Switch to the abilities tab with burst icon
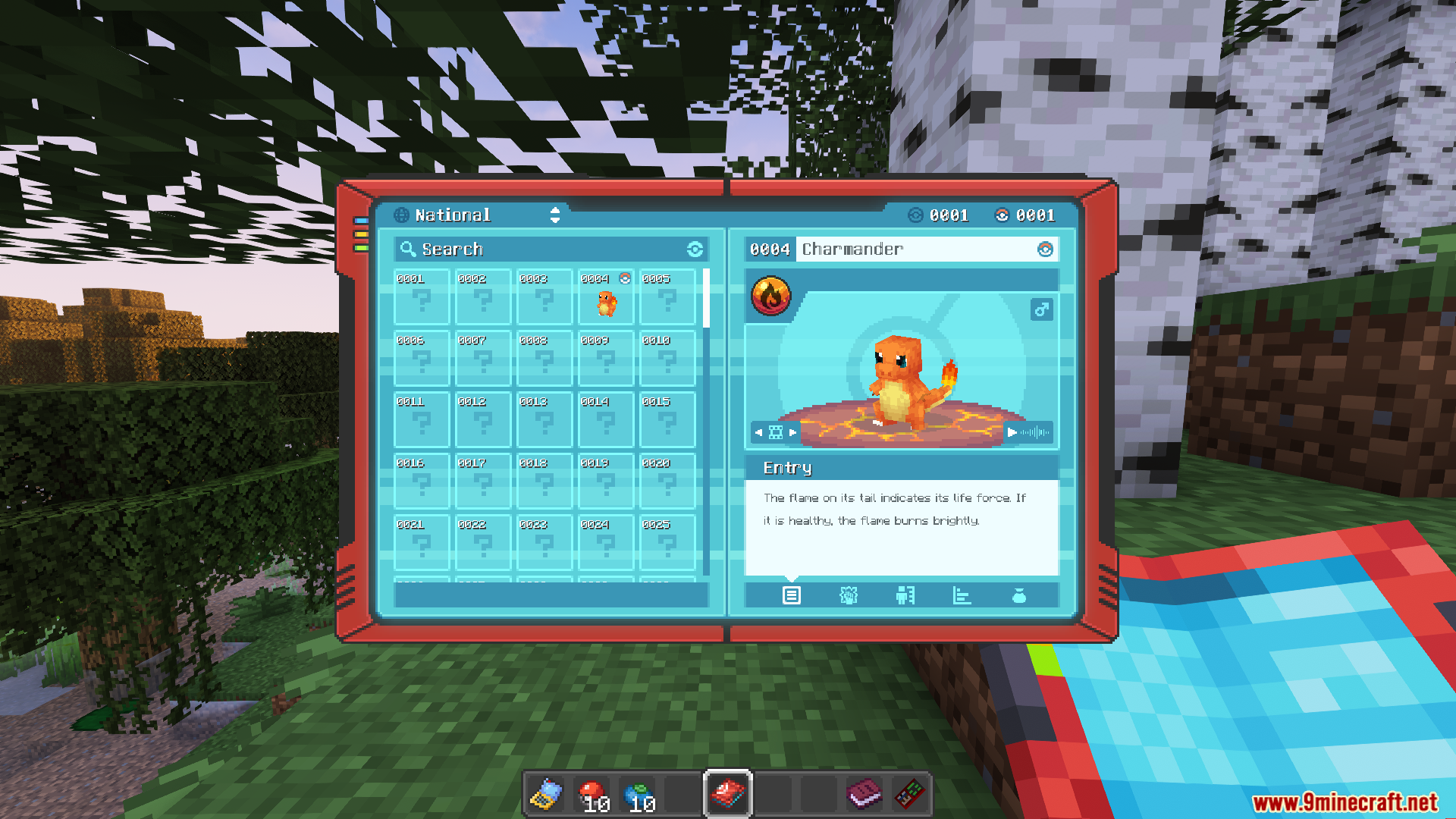This screenshot has height=819, width=1456. click(x=849, y=596)
